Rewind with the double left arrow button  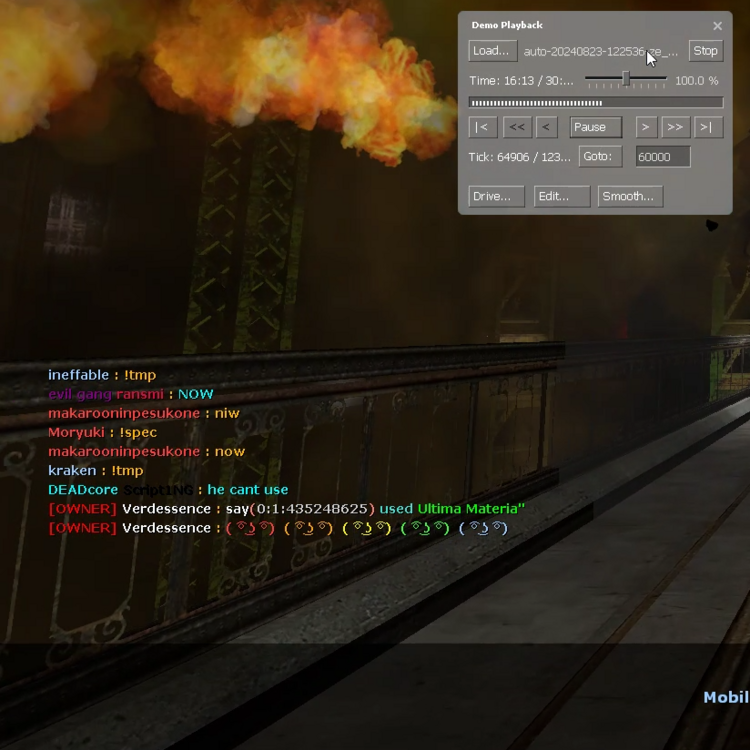[516, 127]
